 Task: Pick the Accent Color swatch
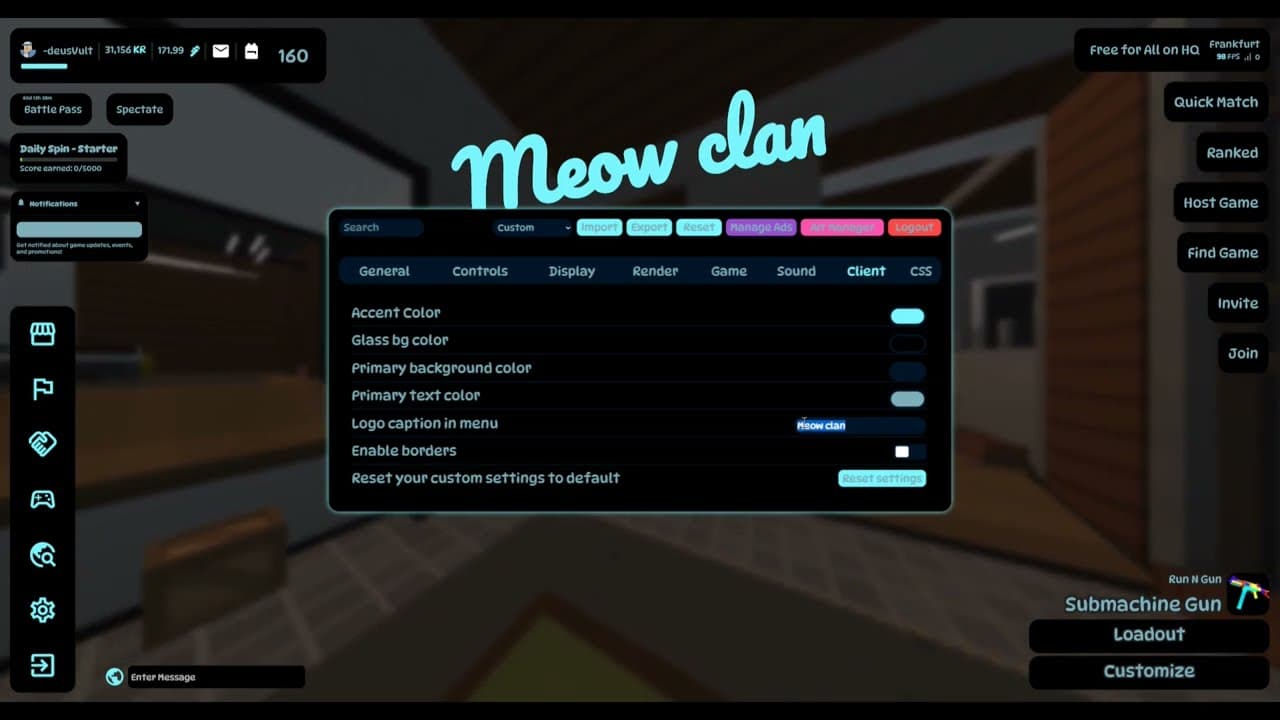(x=907, y=316)
